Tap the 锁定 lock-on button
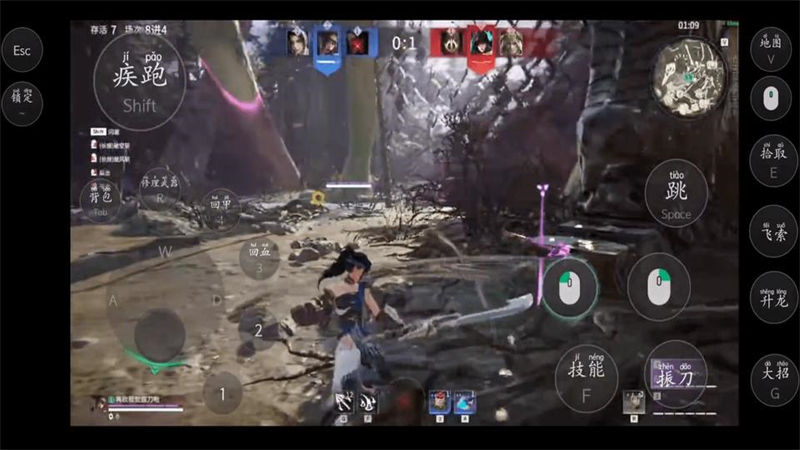Image resolution: width=800 pixels, height=450 pixels. coord(22,103)
